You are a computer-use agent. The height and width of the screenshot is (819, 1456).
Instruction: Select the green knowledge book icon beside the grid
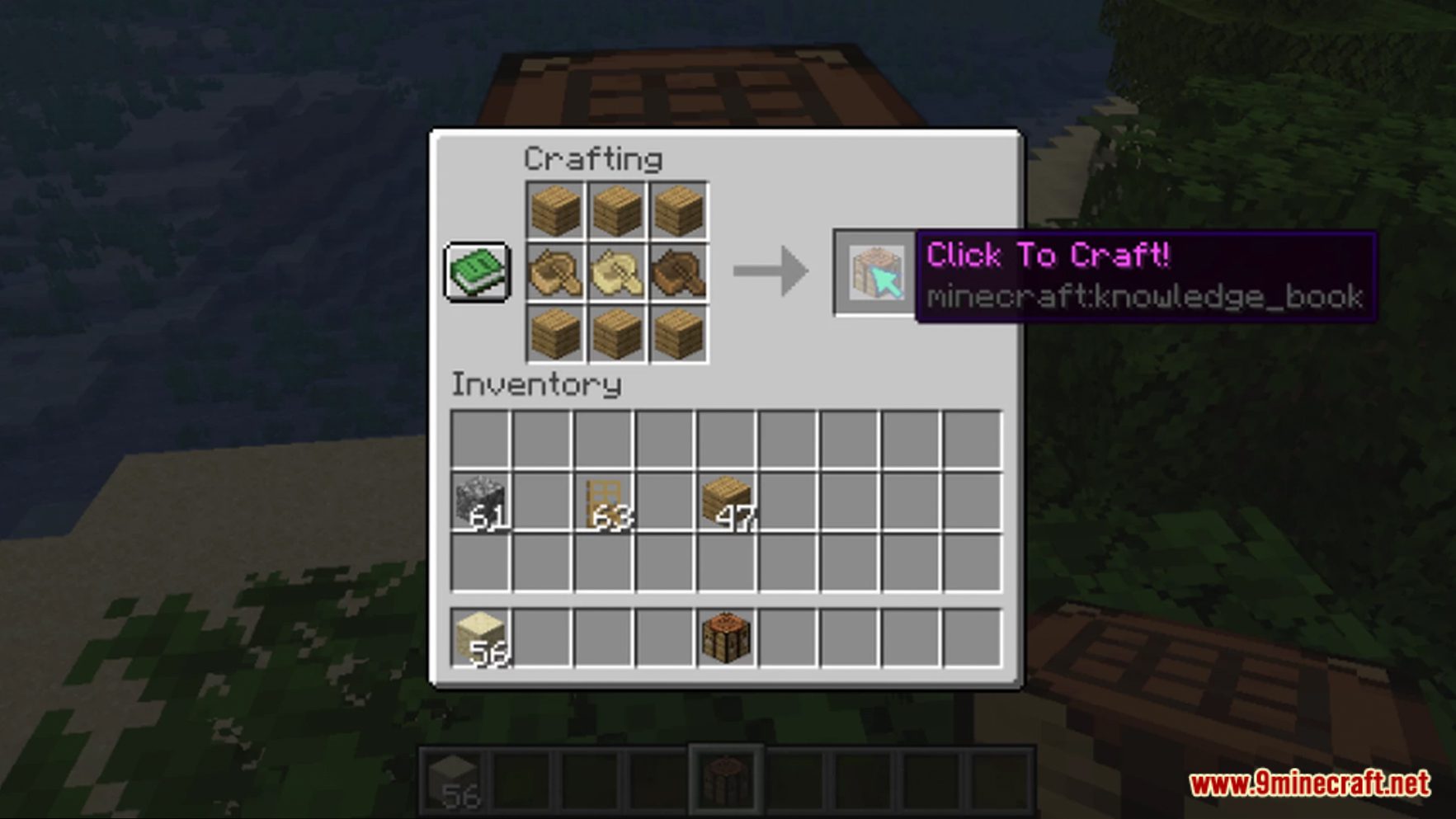click(477, 272)
